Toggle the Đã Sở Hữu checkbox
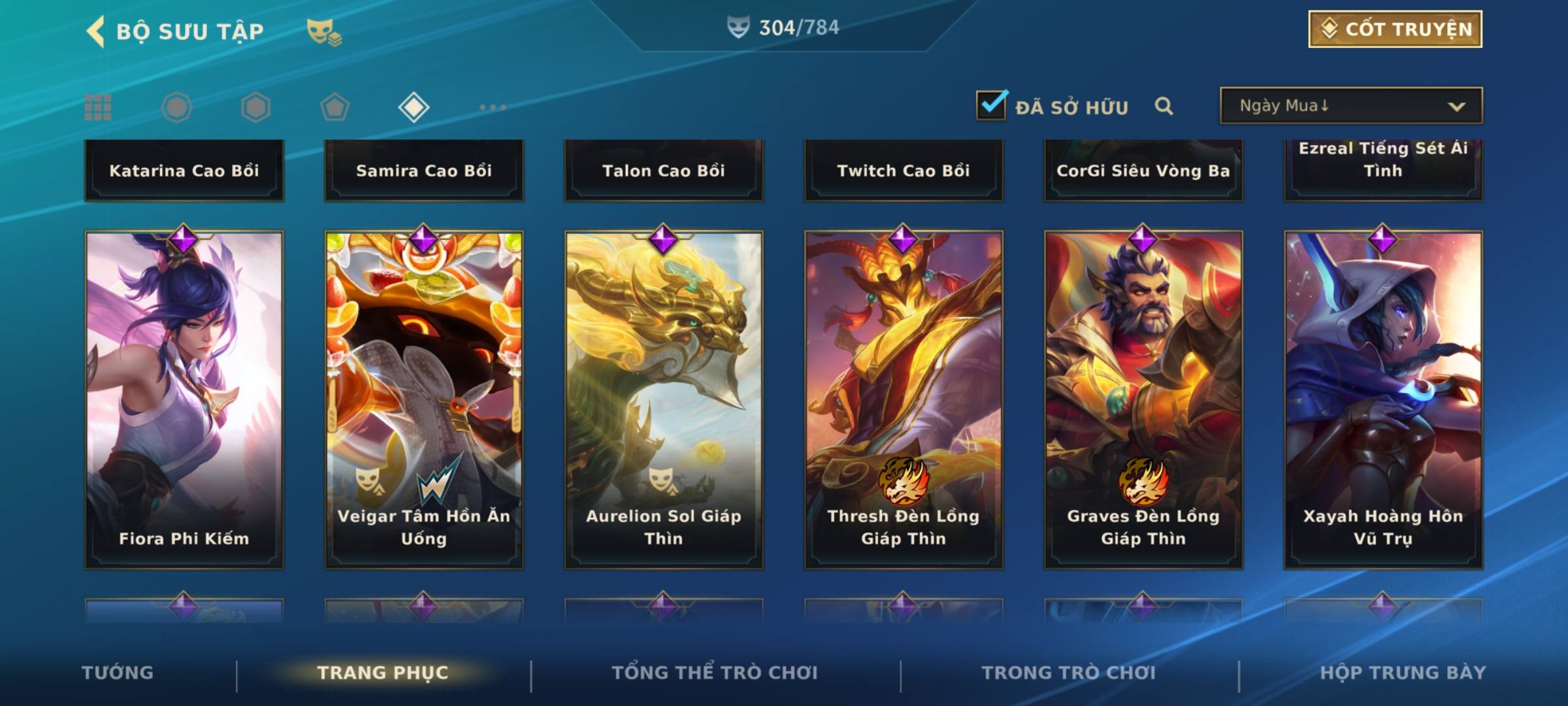 pyautogui.click(x=991, y=105)
